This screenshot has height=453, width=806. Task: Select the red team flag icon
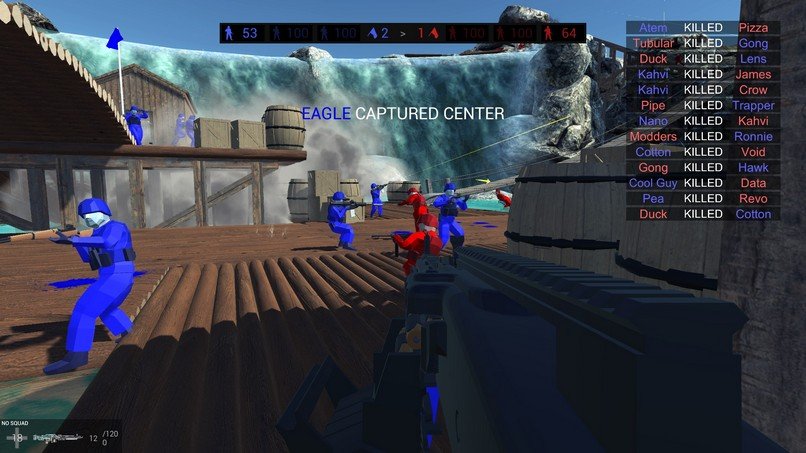pyautogui.click(x=434, y=33)
